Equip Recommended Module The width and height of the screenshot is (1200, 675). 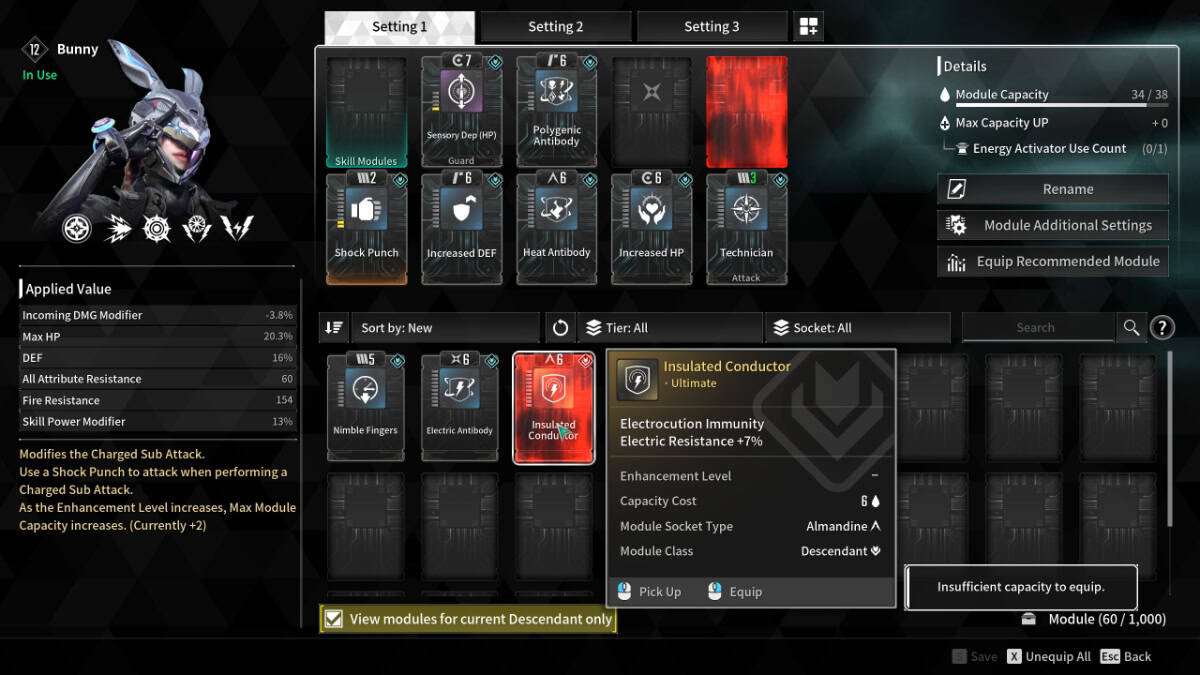1053,262
